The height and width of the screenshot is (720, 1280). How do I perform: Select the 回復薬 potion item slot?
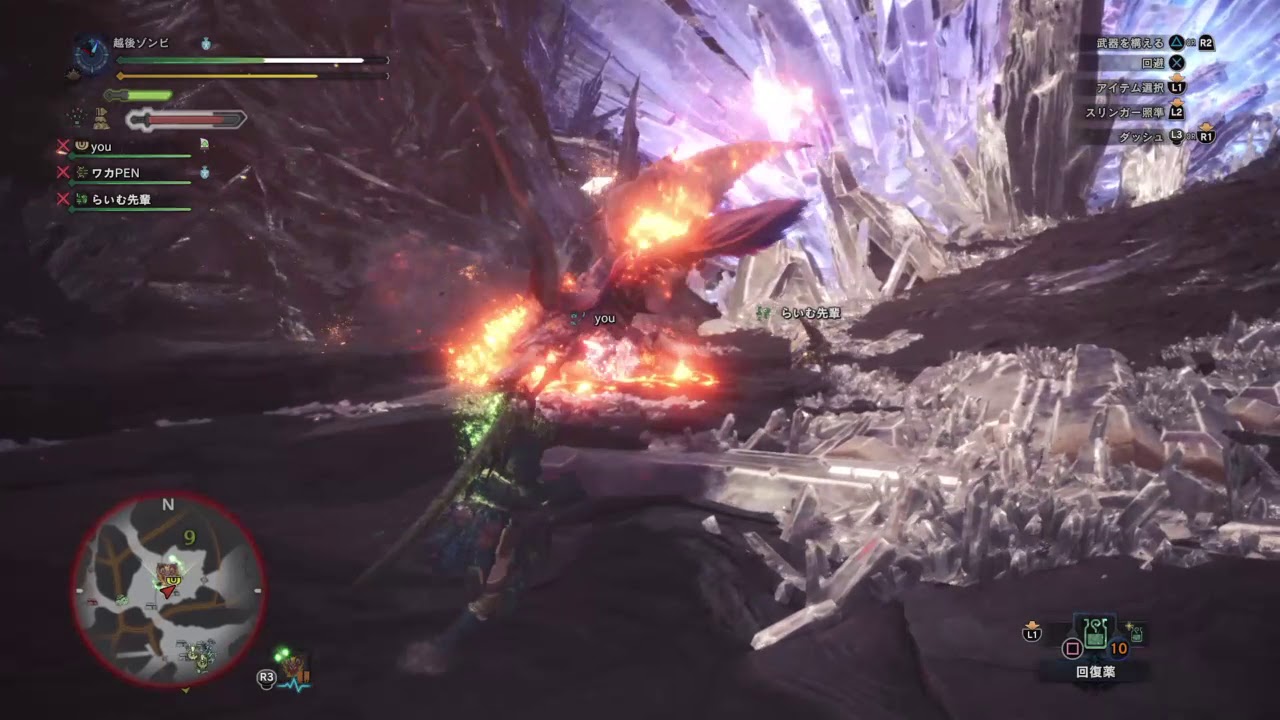tap(1096, 633)
